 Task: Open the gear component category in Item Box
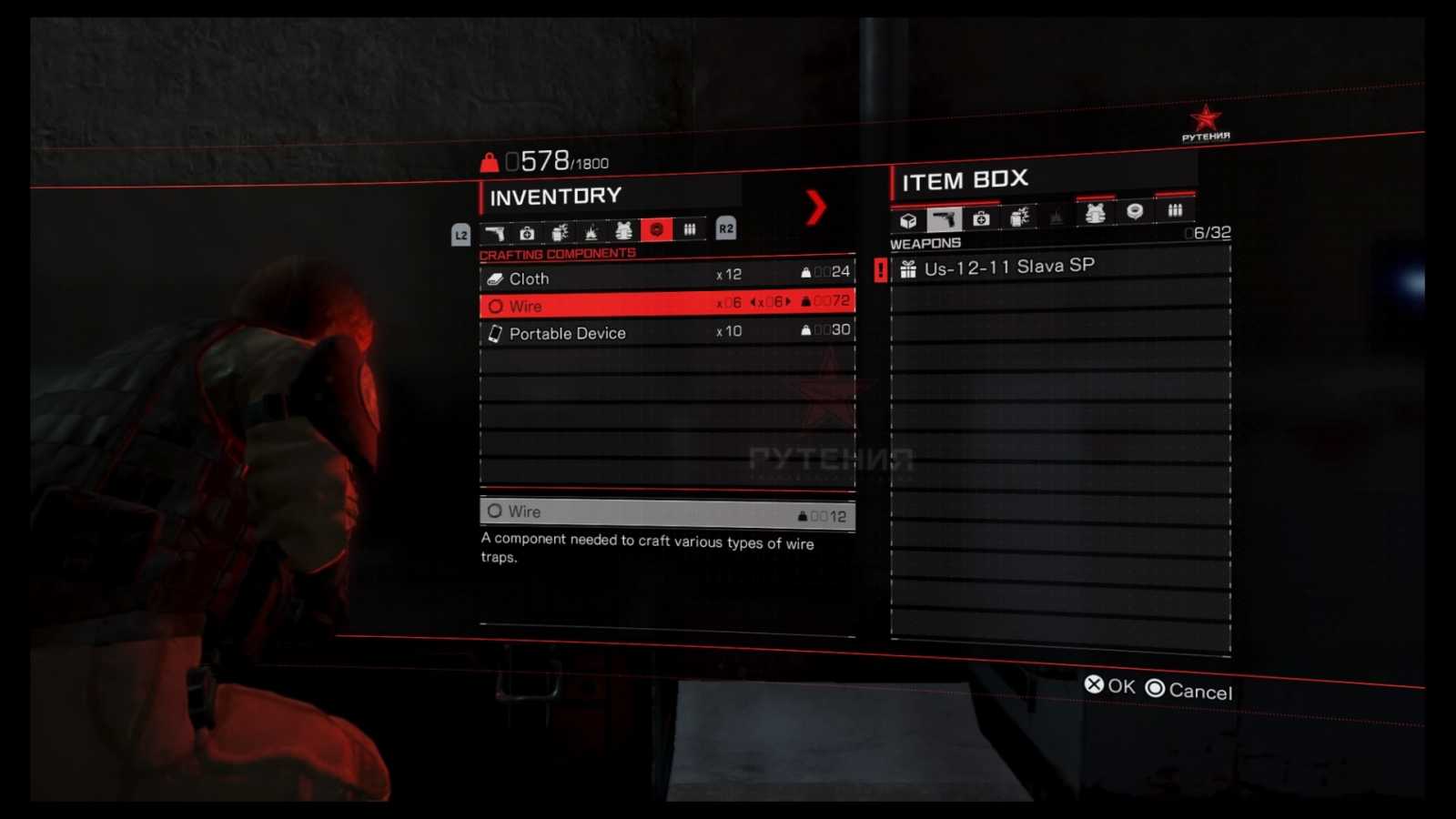coord(1136,214)
